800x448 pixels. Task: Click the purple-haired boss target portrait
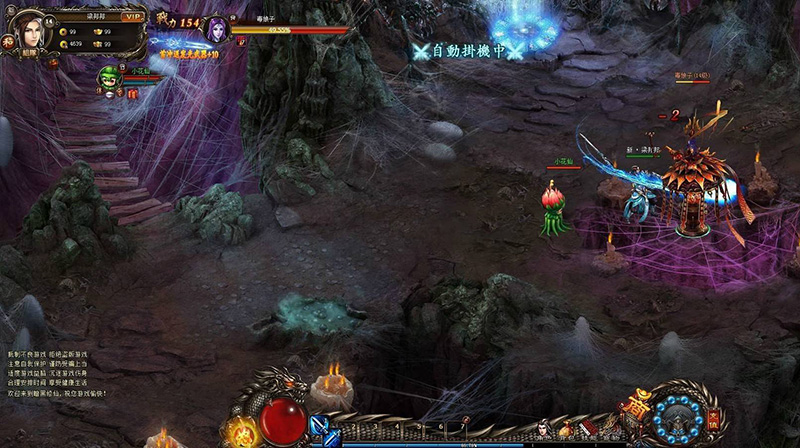217,28
